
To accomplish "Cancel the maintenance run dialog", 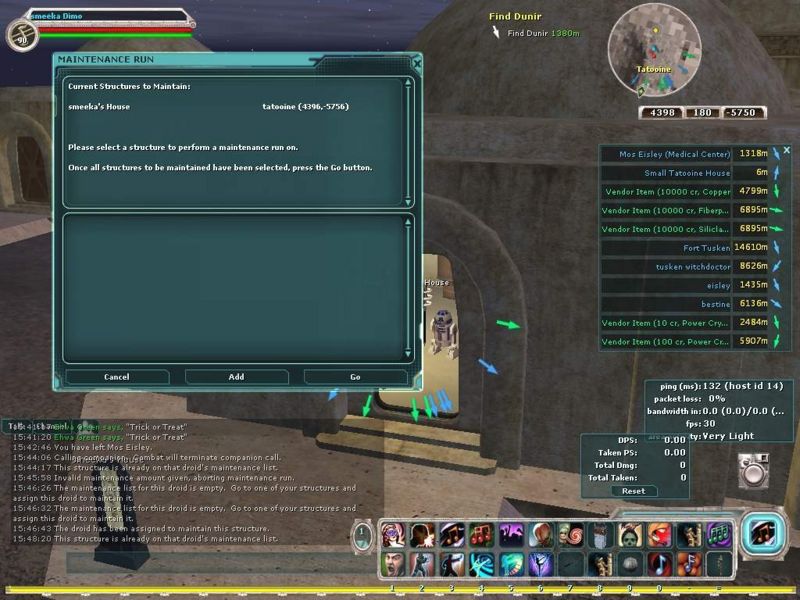I will point(117,377).
